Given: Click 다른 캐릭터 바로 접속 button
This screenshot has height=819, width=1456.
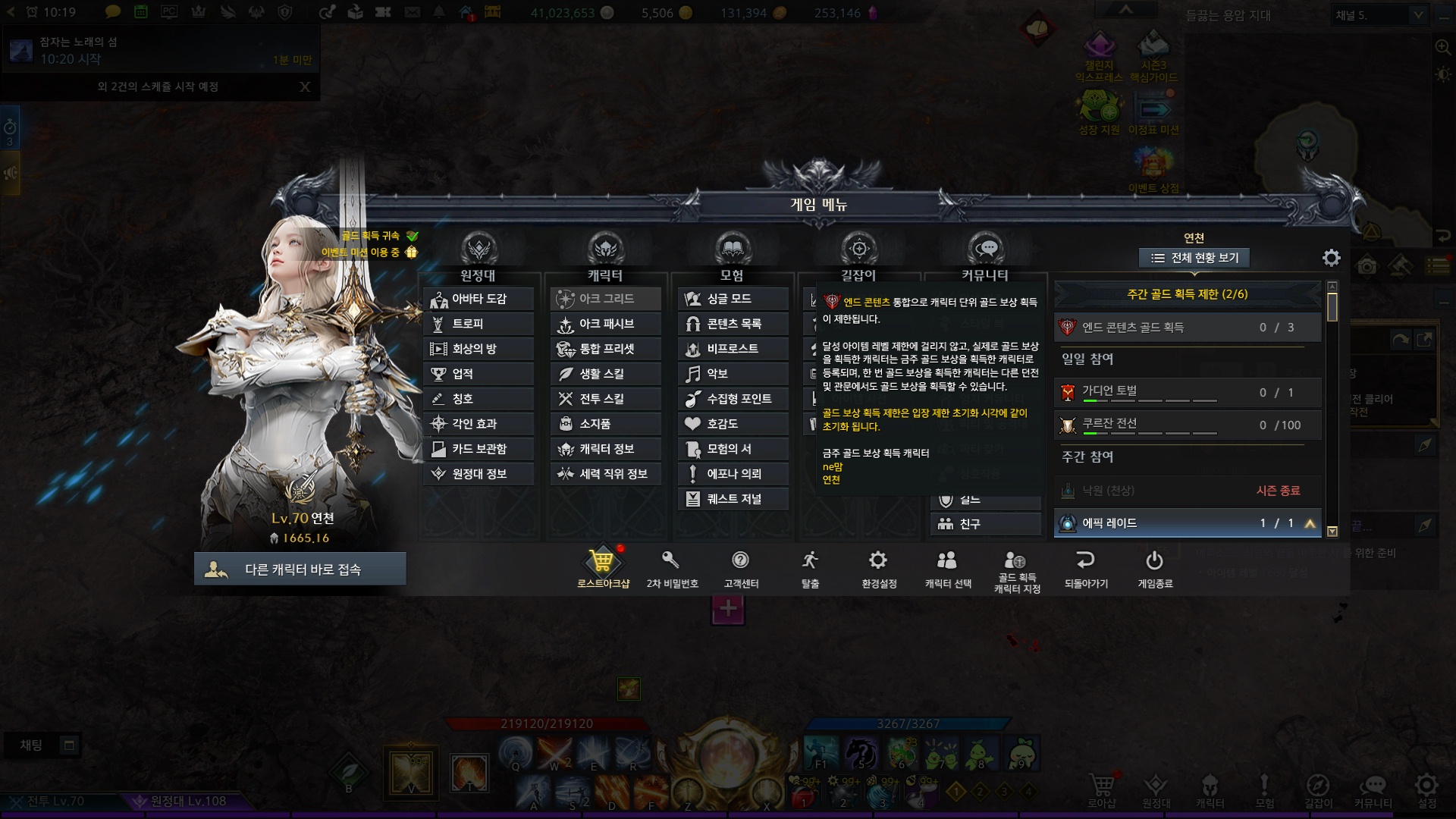Looking at the screenshot, I should (x=300, y=570).
